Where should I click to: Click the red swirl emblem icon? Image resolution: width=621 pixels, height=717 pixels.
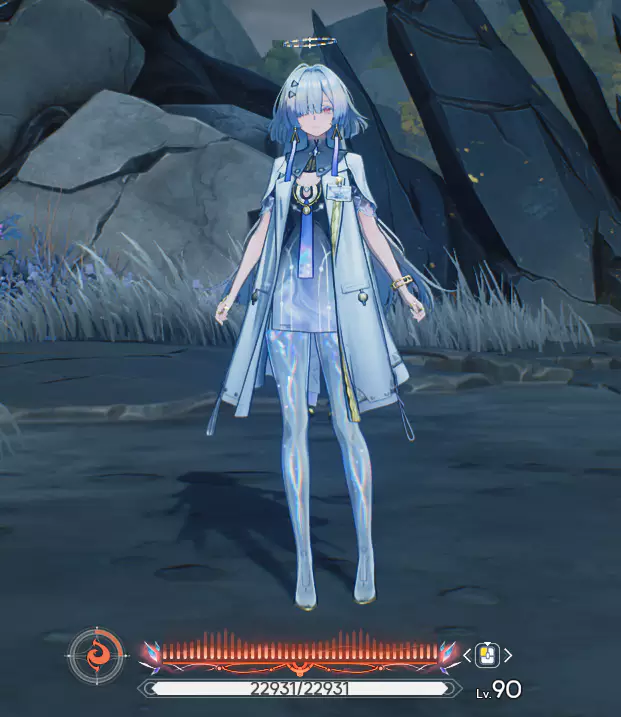(x=98, y=657)
